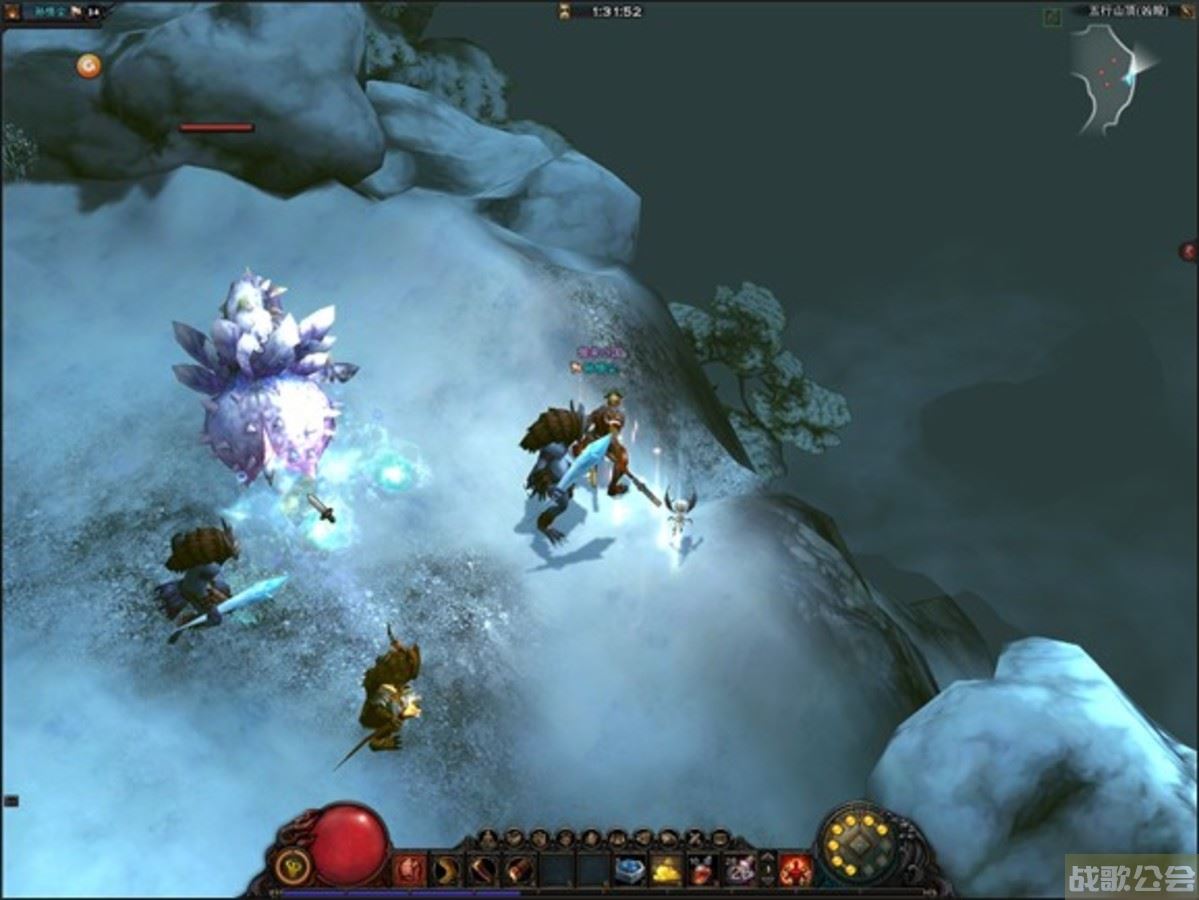Screen dimensions: 1199x900
Task: Open the crossed swords menu button
Action: pyautogui.click(x=694, y=837)
